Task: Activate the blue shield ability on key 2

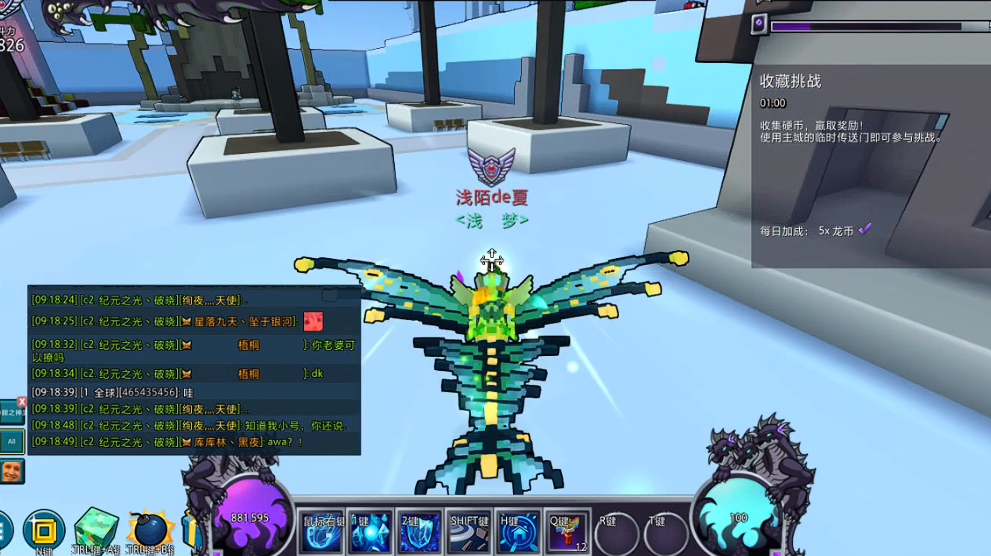Action: pyautogui.click(x=420, y=531)
